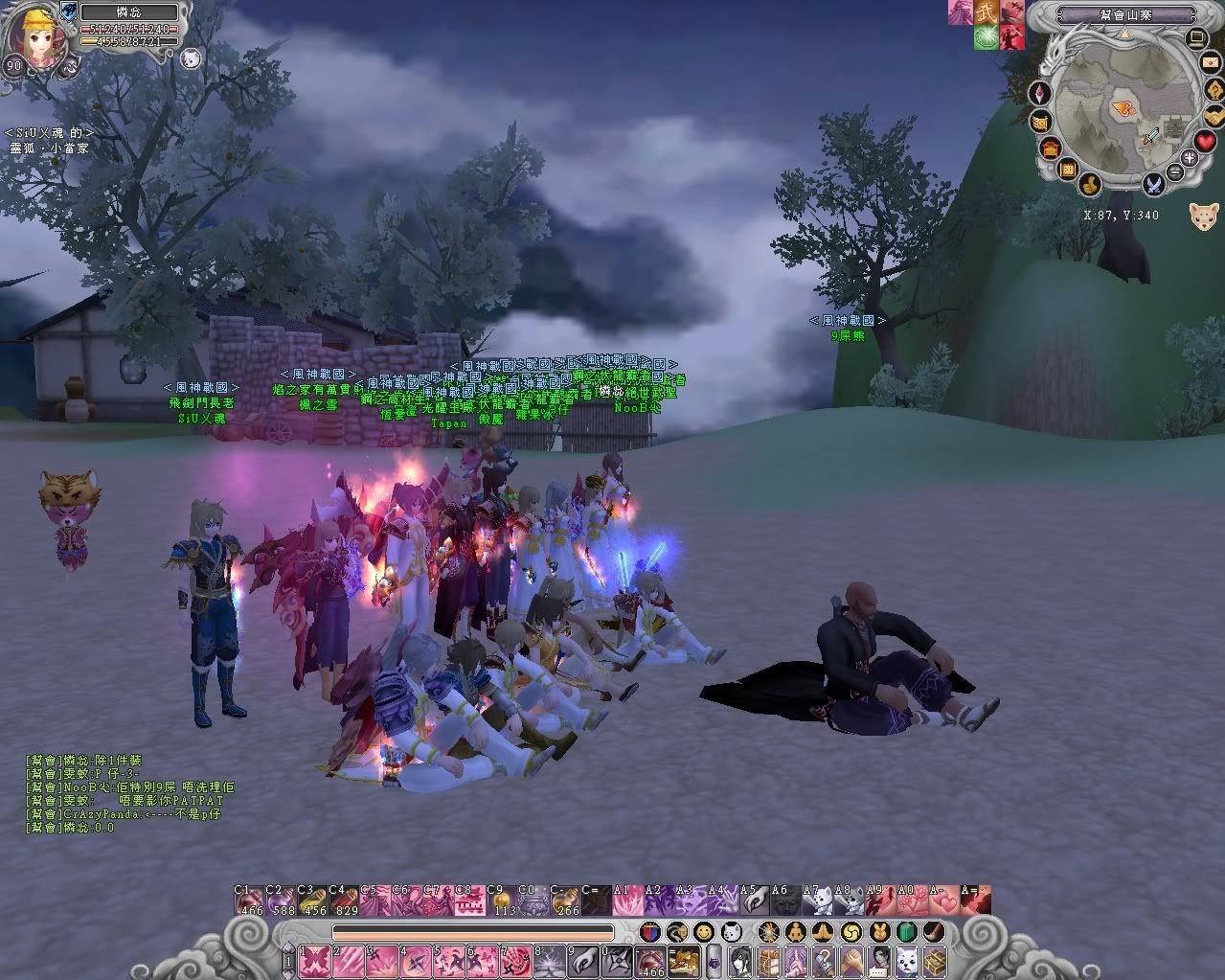1225x980 pixels.
Task: Click the white pet icon near the portrait
Action: point(189,58)
